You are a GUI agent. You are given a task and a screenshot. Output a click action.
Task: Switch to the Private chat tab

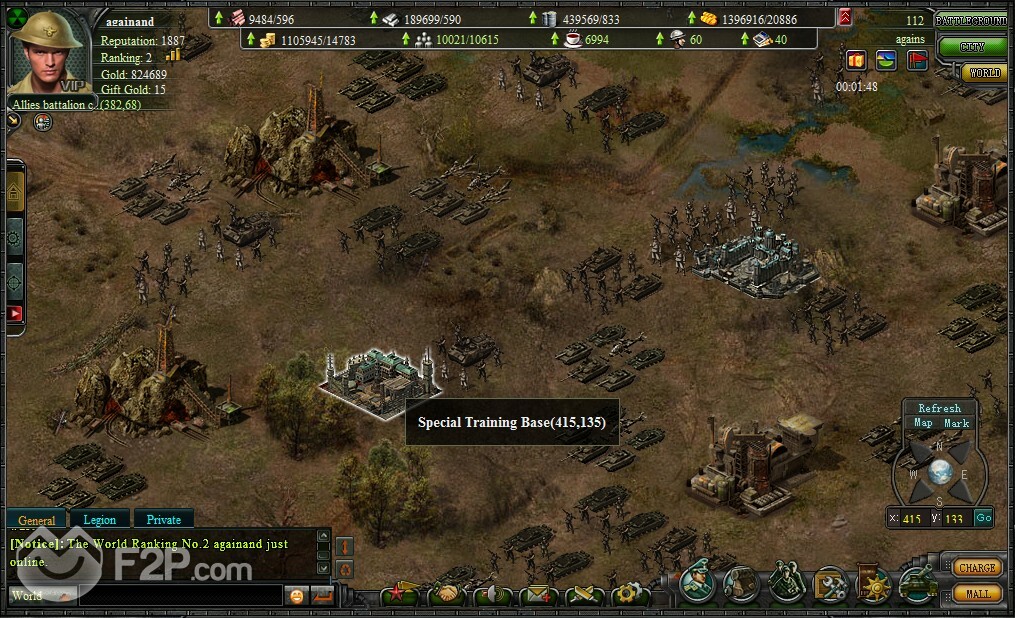click(x=163, y=520)
